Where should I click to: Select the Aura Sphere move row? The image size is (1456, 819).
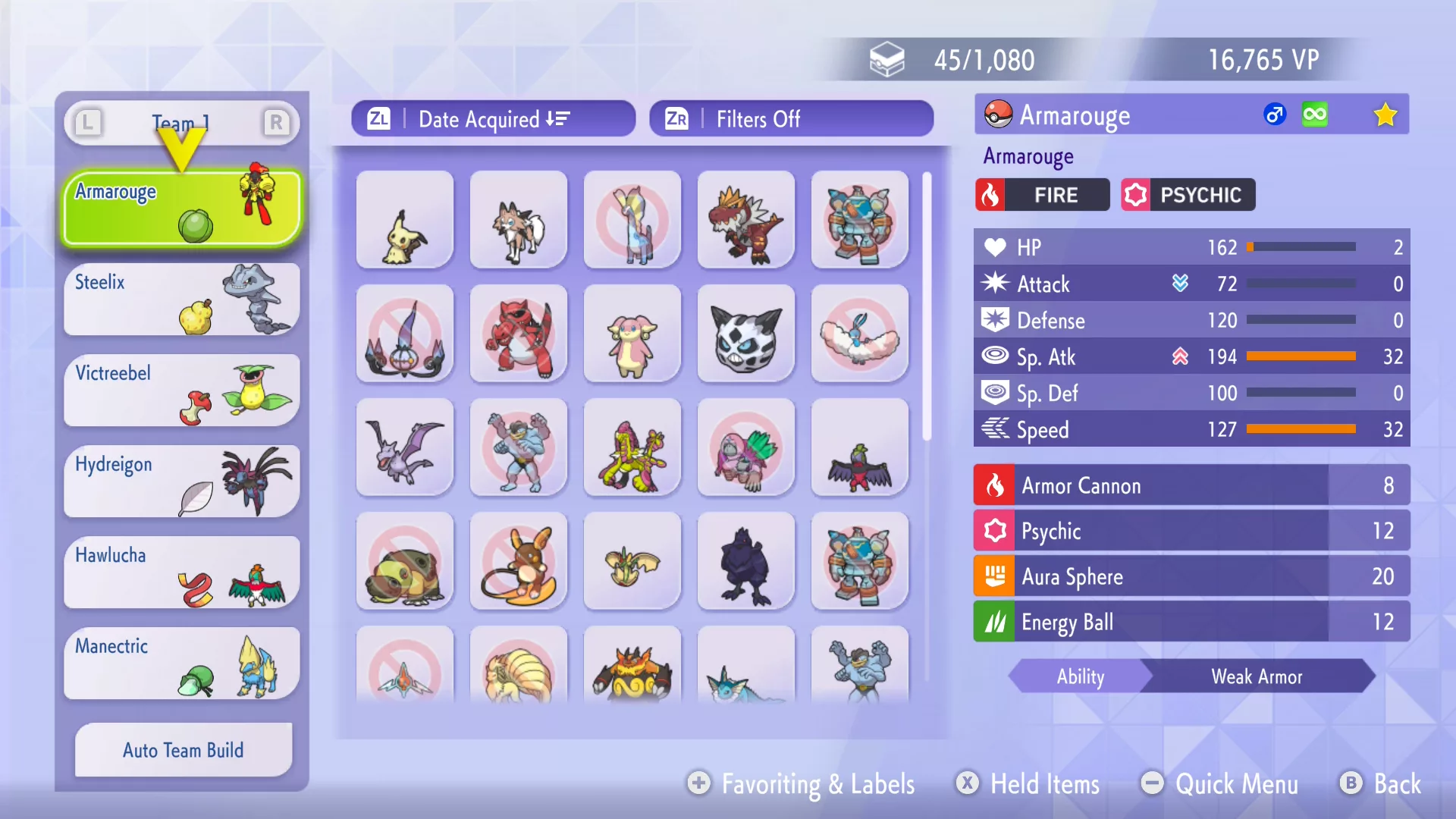point(1191,576)
